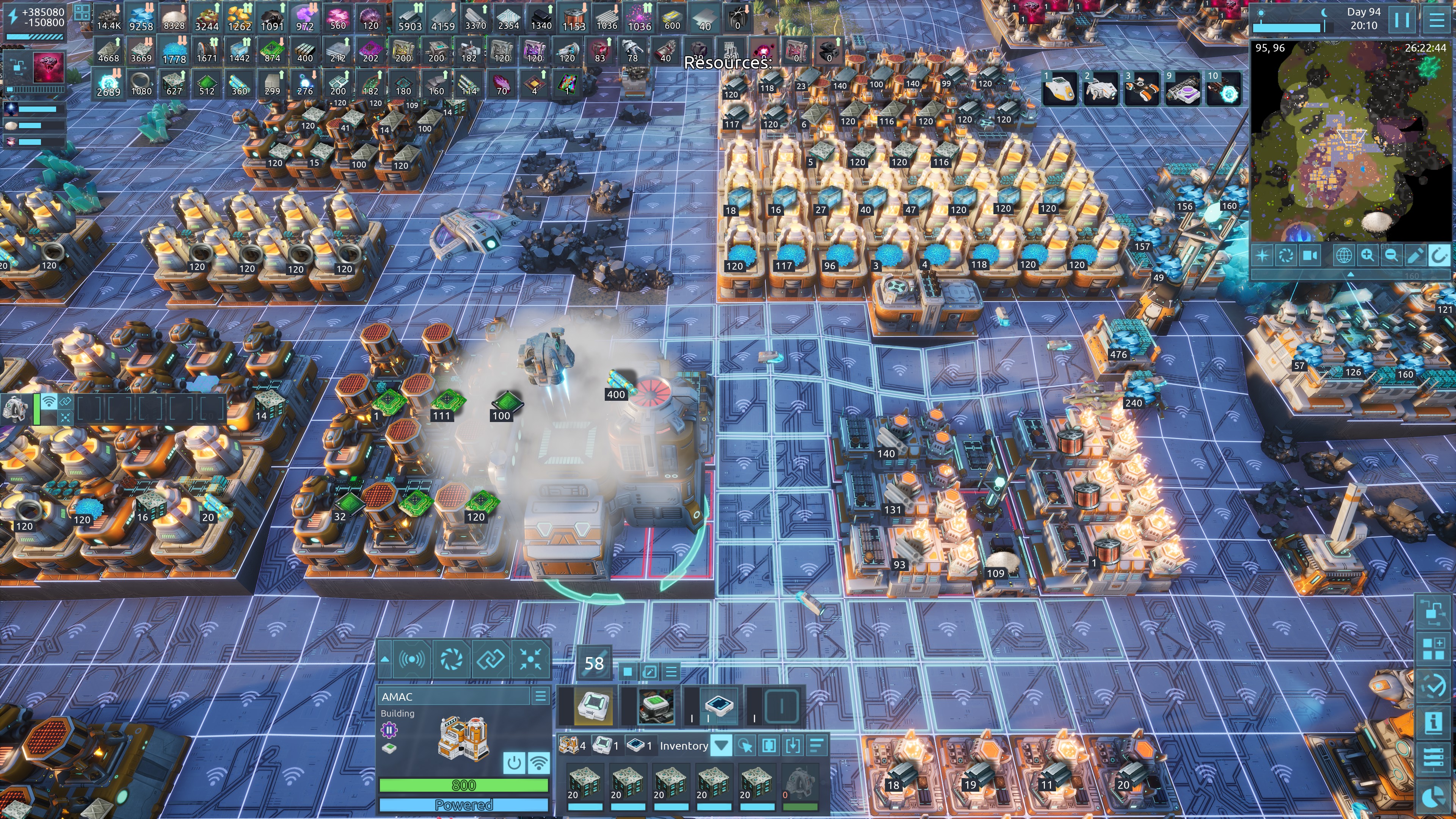Click the minimap zoom-out magnifier
The height and width of the screenshot is (819, 1456).
tap(1391, 256)
